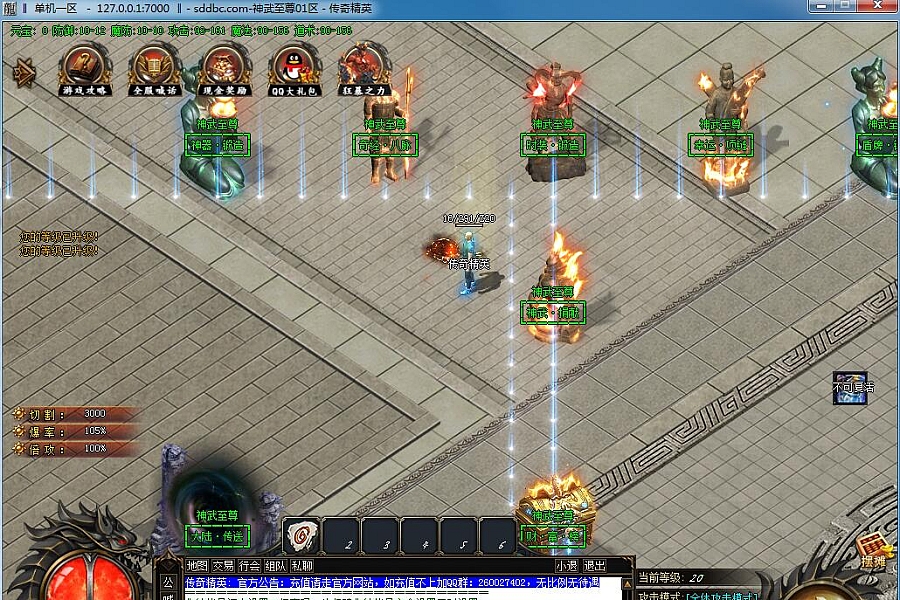Viewport: 900px width, 600px height.
Task: Collapse the top icon row with the arrow
Action: point(22,71)
